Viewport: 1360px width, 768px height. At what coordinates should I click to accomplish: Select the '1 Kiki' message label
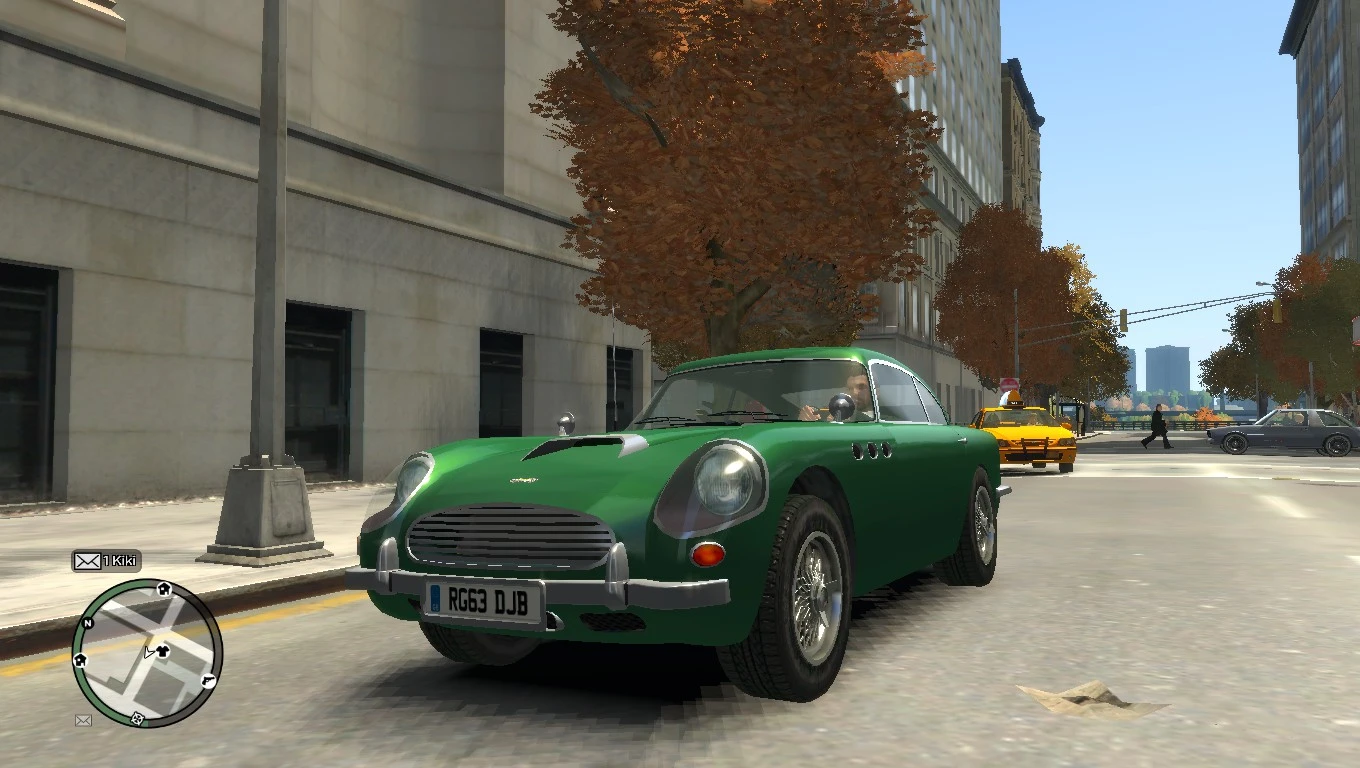click(120, 561)
